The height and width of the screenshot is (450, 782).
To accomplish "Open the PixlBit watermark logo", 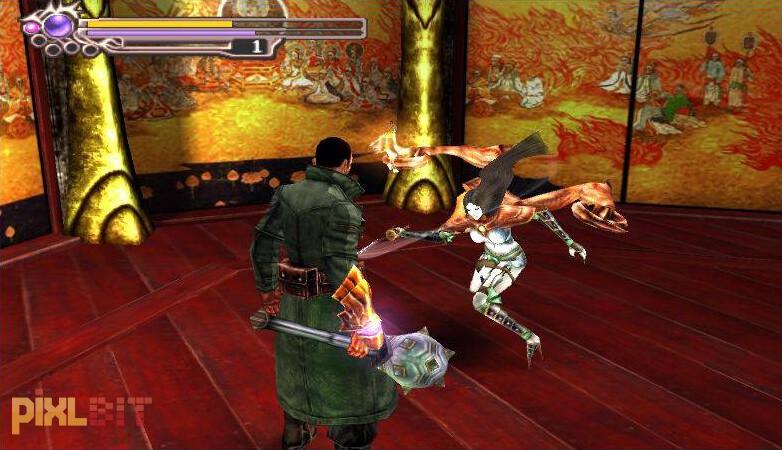I will click(80, 410).
